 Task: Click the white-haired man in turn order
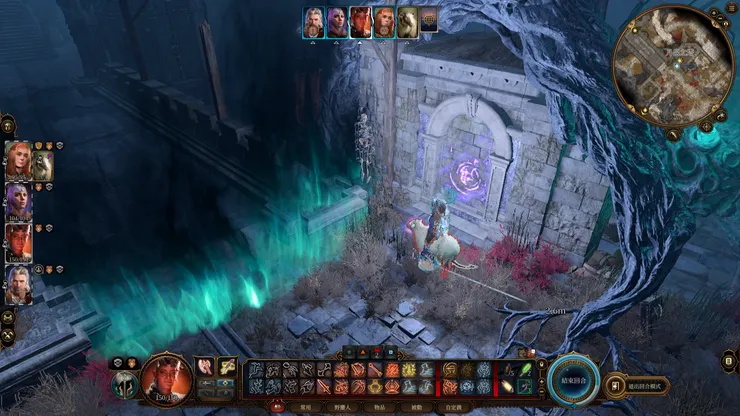tap(314, 20)
